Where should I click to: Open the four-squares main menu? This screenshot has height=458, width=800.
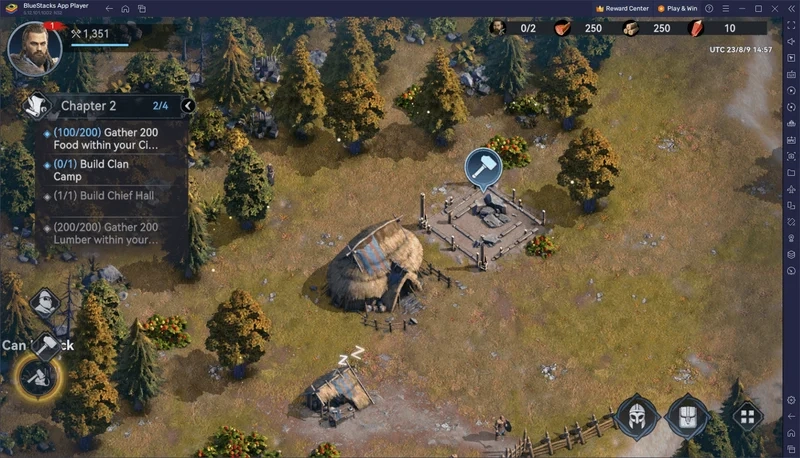745,417
